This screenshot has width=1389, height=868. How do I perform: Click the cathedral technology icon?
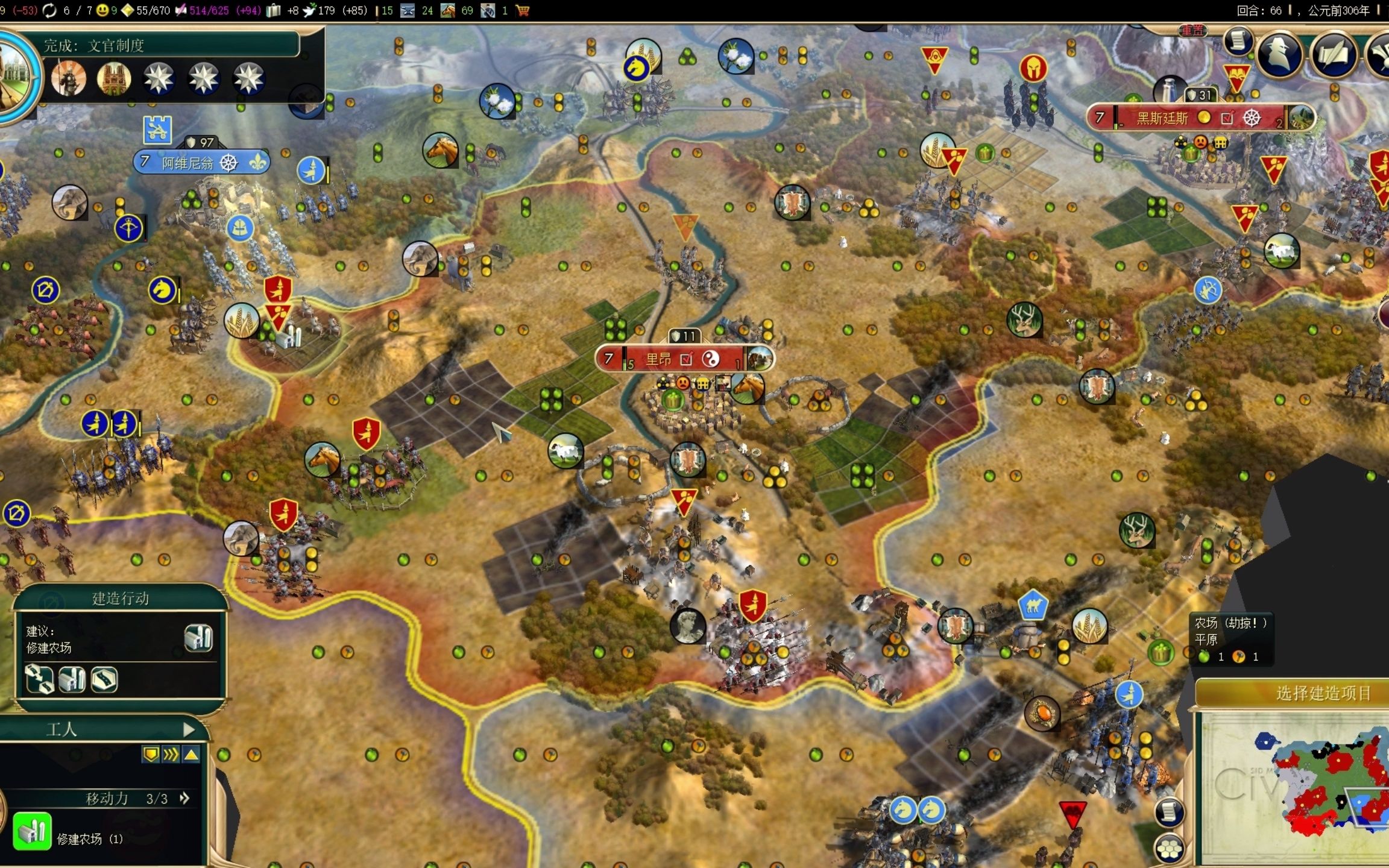(113, 78)
